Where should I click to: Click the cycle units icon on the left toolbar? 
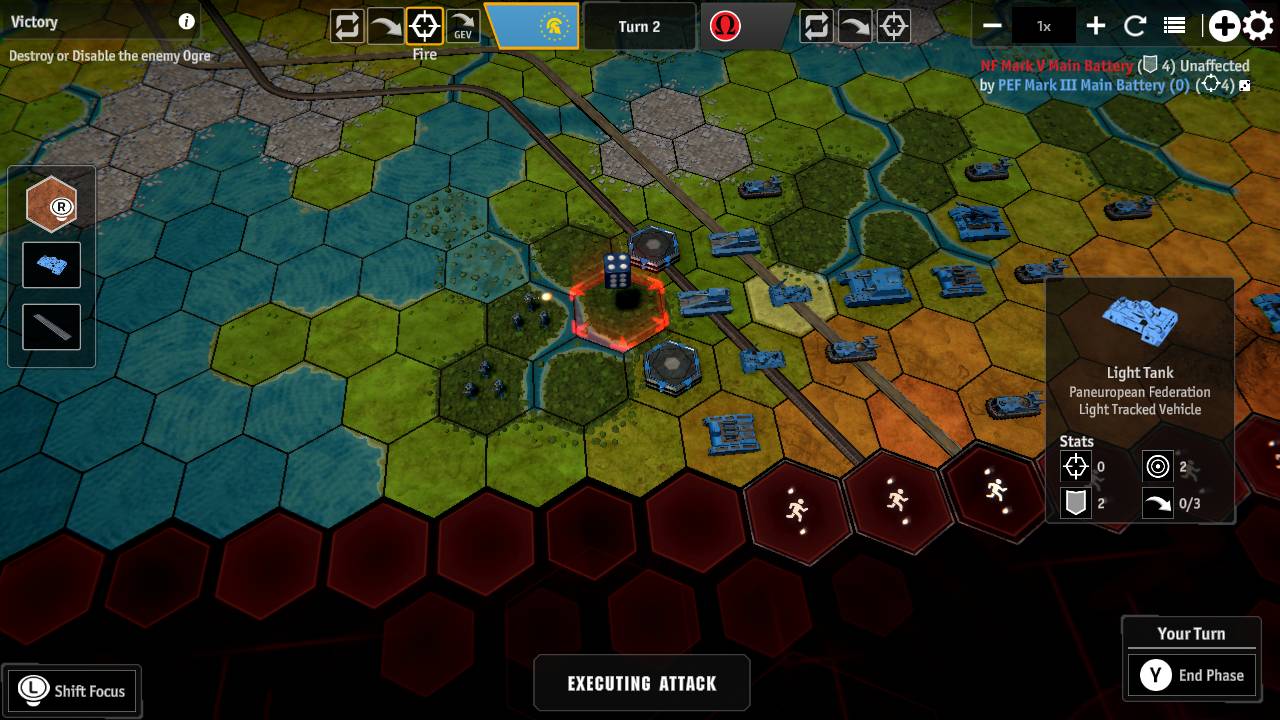point(345,27)
